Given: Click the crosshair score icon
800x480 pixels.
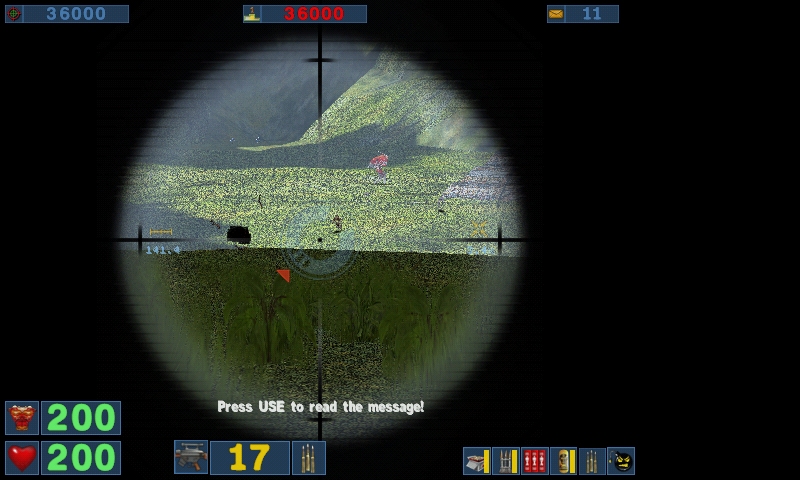Looking at the screenshot, I should coord(14,14).
